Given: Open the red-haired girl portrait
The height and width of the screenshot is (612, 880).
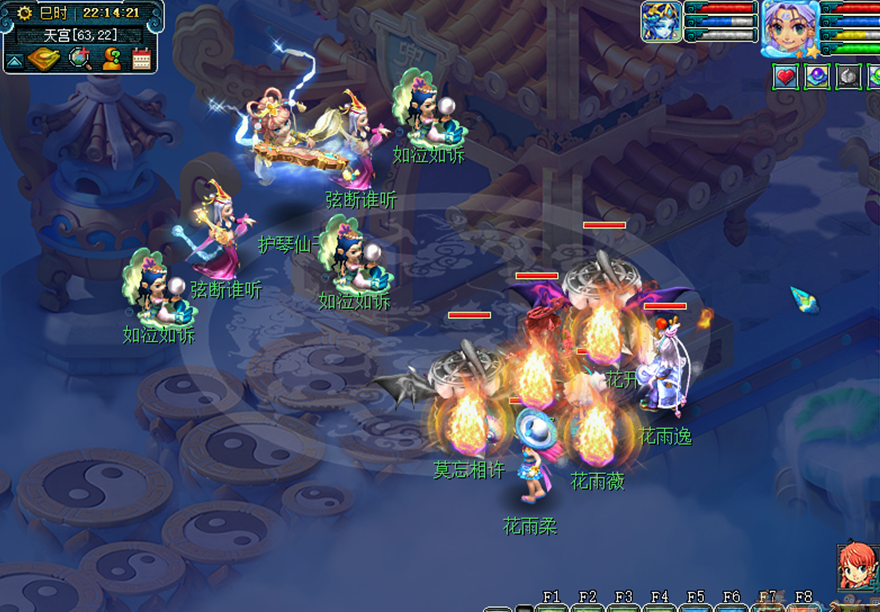Looking at the screenshot, I should 858,568.
